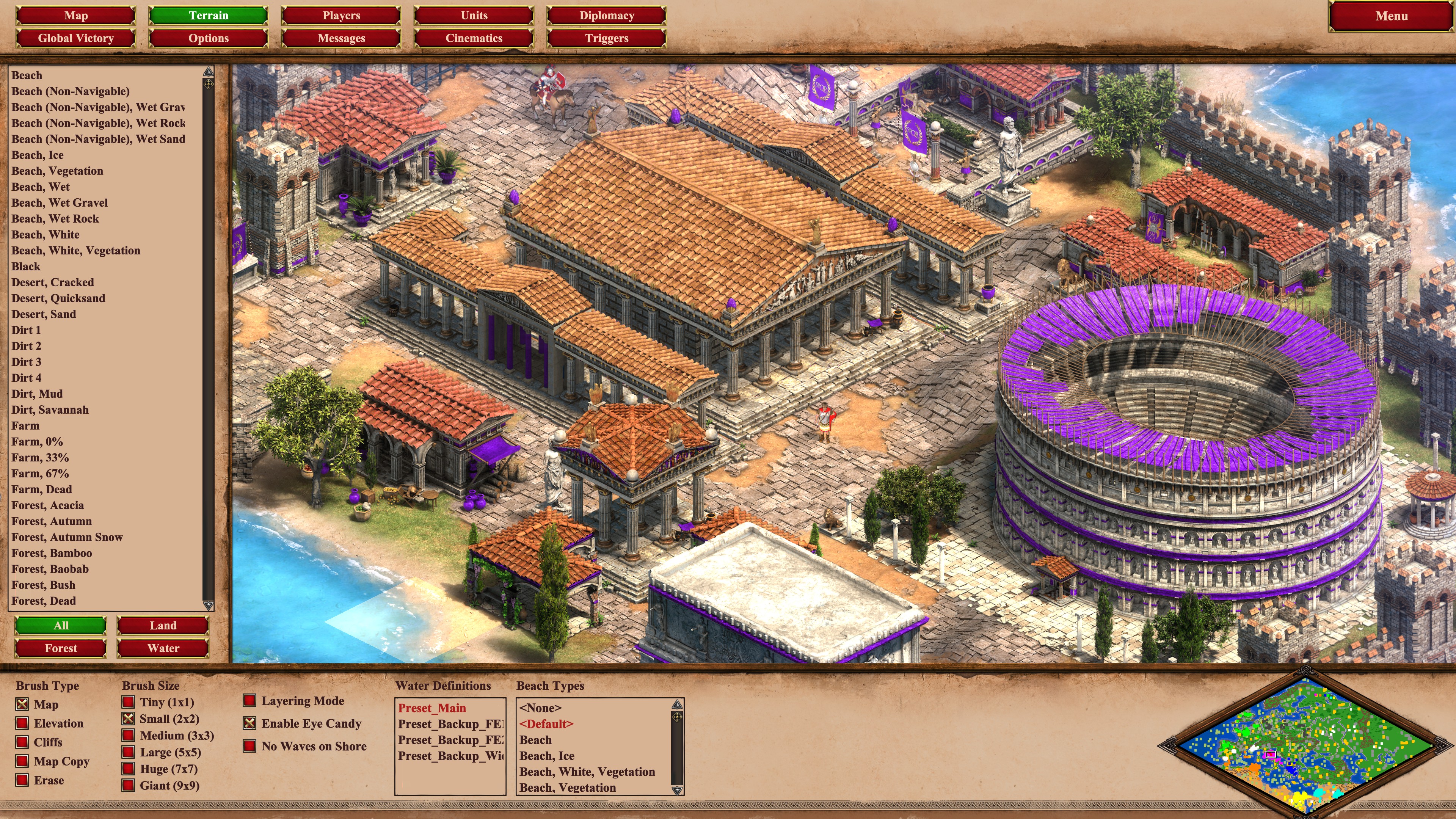1456x819 pixels.
Task: Select Desert, Cracked terrain from list
Action: point(53,282)
